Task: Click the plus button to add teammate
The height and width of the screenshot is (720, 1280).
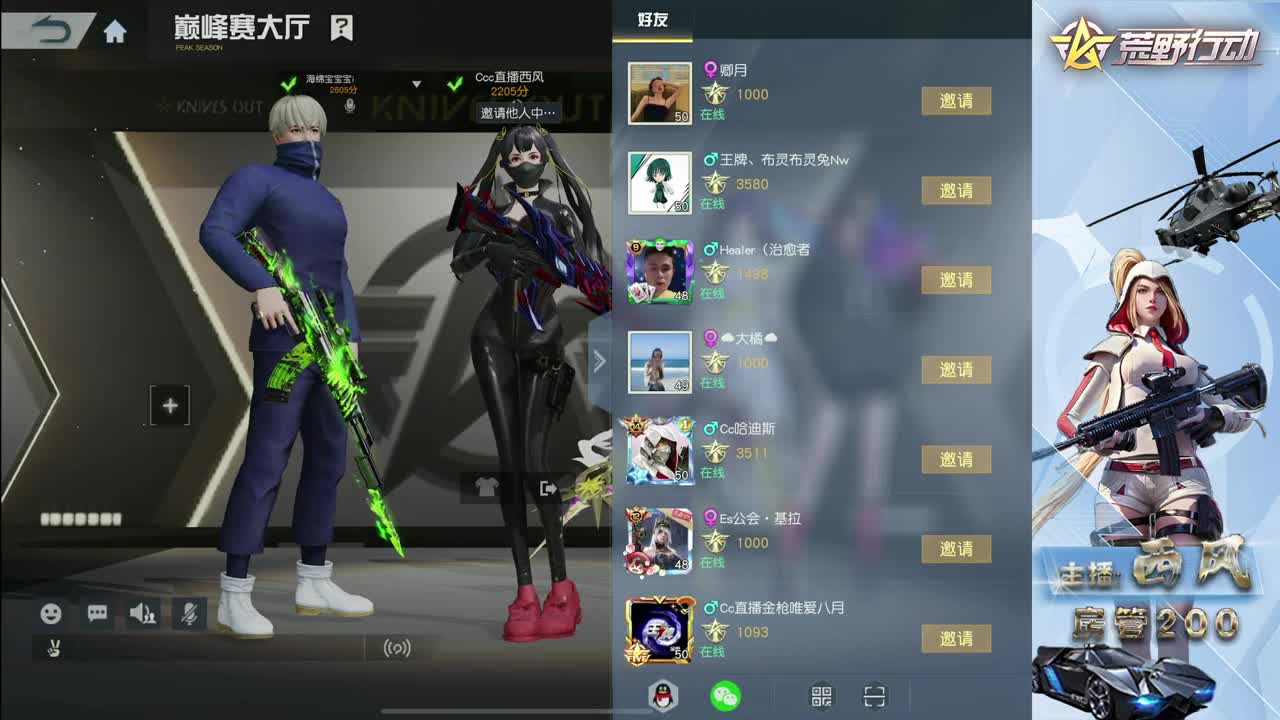Action: pos(170,404)
